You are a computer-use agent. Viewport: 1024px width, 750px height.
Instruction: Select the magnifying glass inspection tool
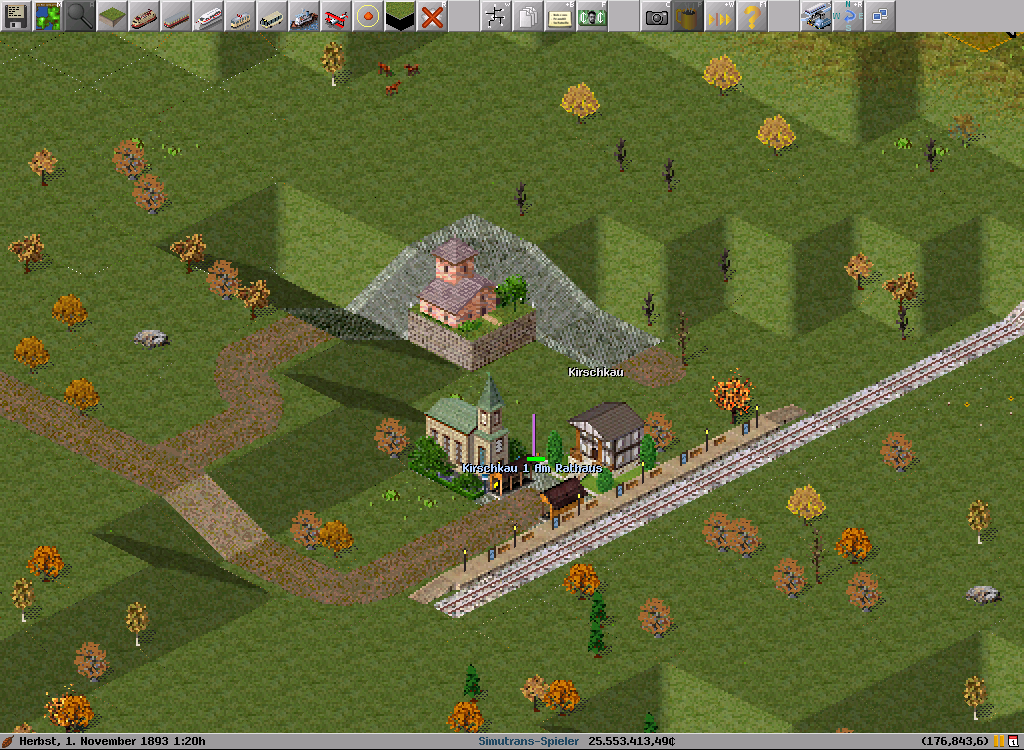click(80, 16)
